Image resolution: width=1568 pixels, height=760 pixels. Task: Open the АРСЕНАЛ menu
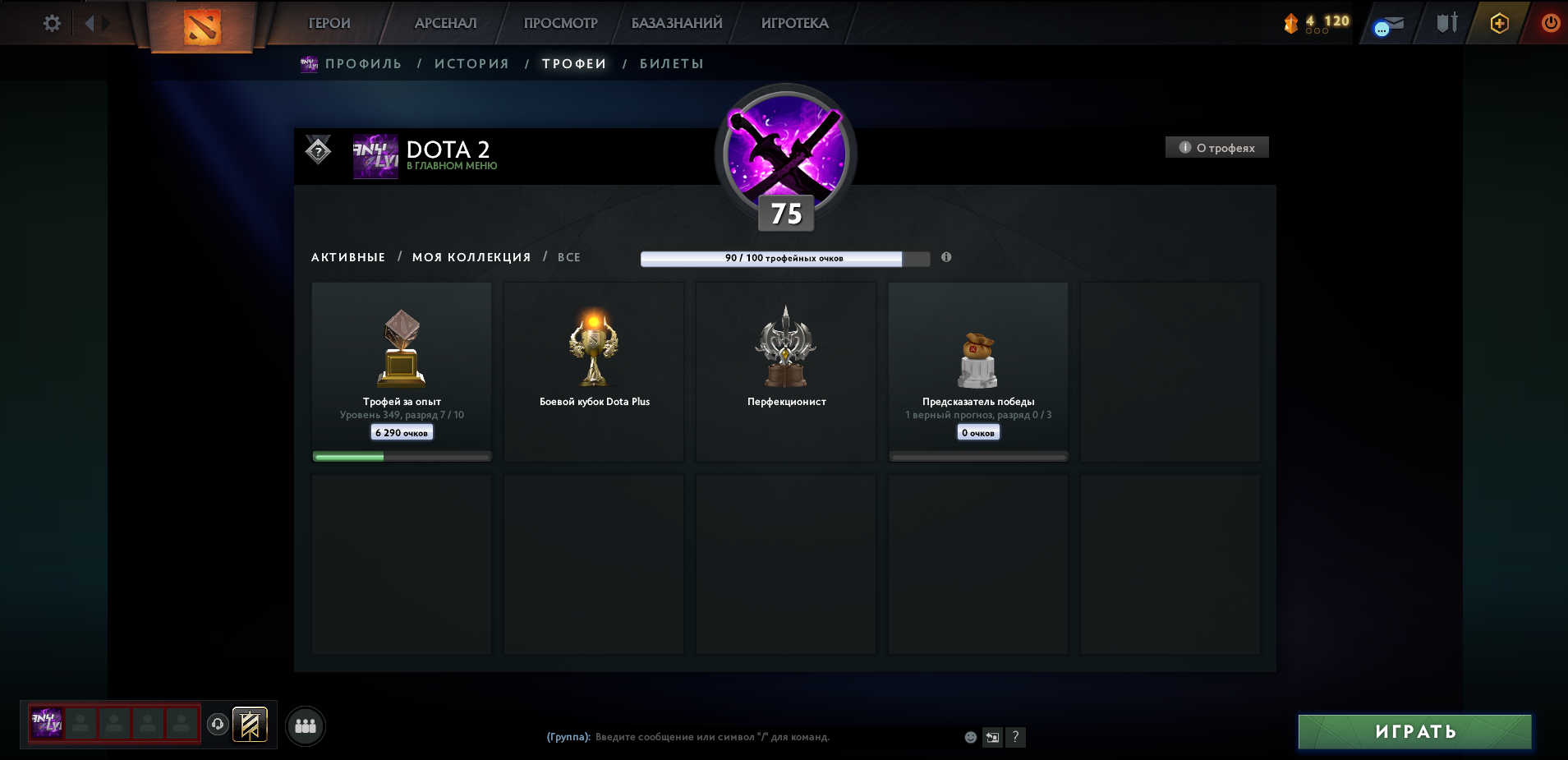click(x=444, y=23)
